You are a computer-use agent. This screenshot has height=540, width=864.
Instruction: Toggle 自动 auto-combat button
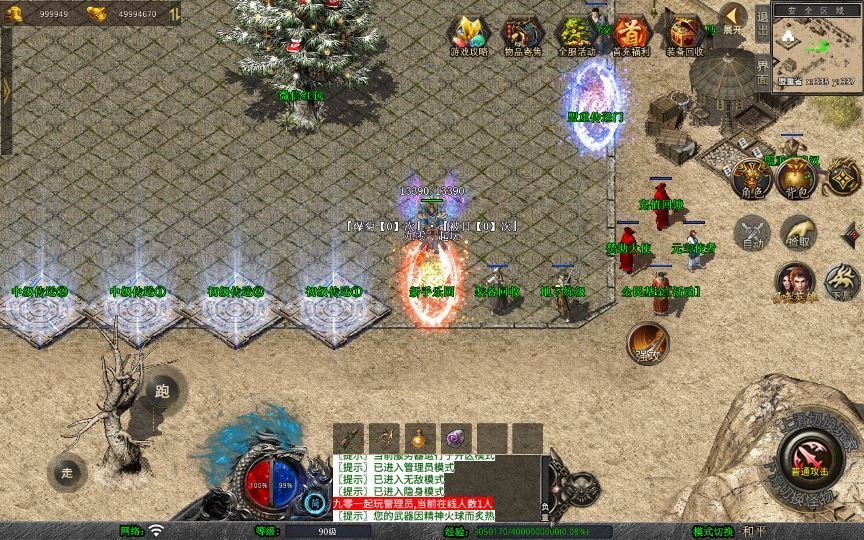pyautogui.click(x=752, y=234)
